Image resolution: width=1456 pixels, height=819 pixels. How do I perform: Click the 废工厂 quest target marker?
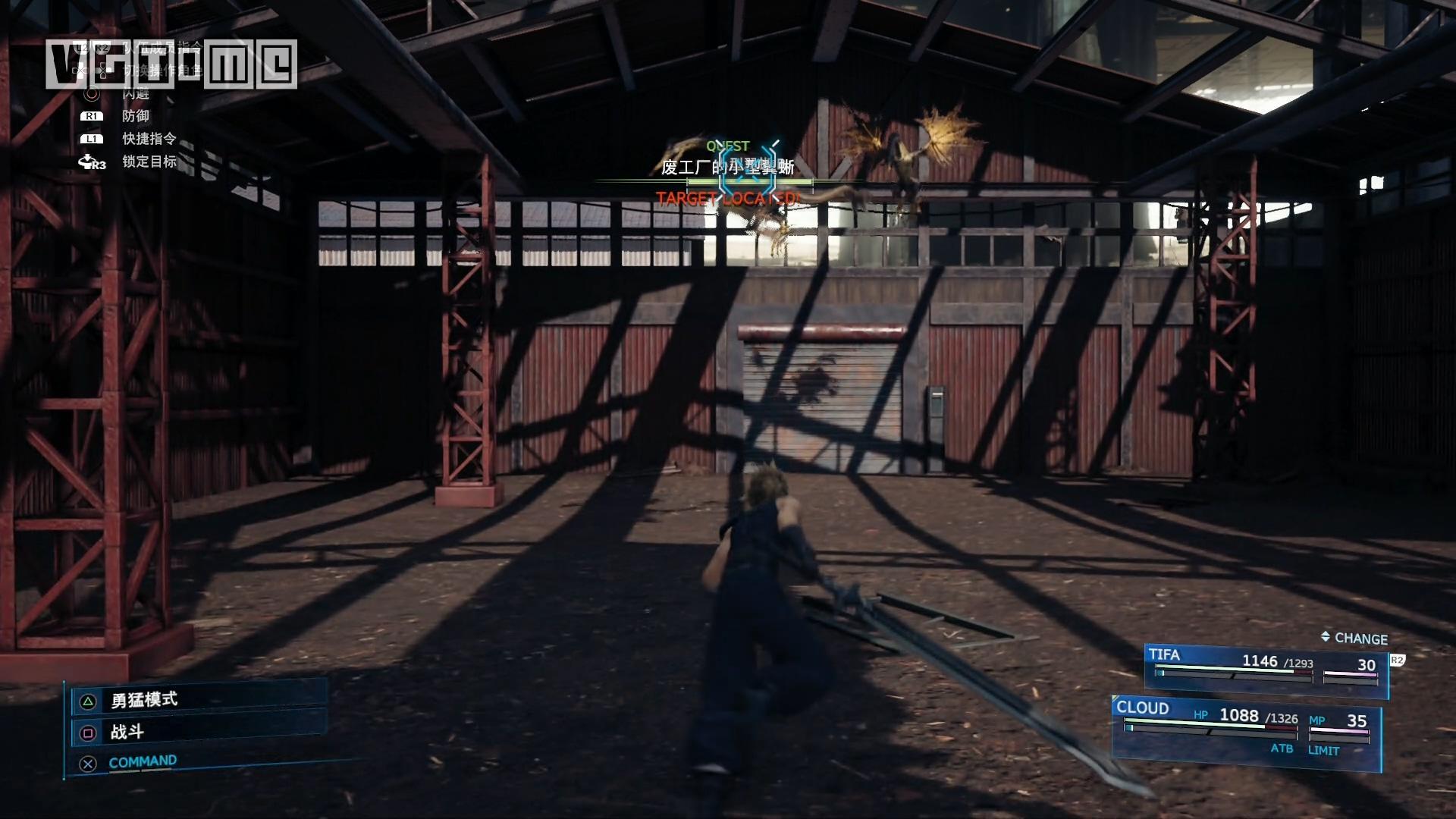point(747,168)
